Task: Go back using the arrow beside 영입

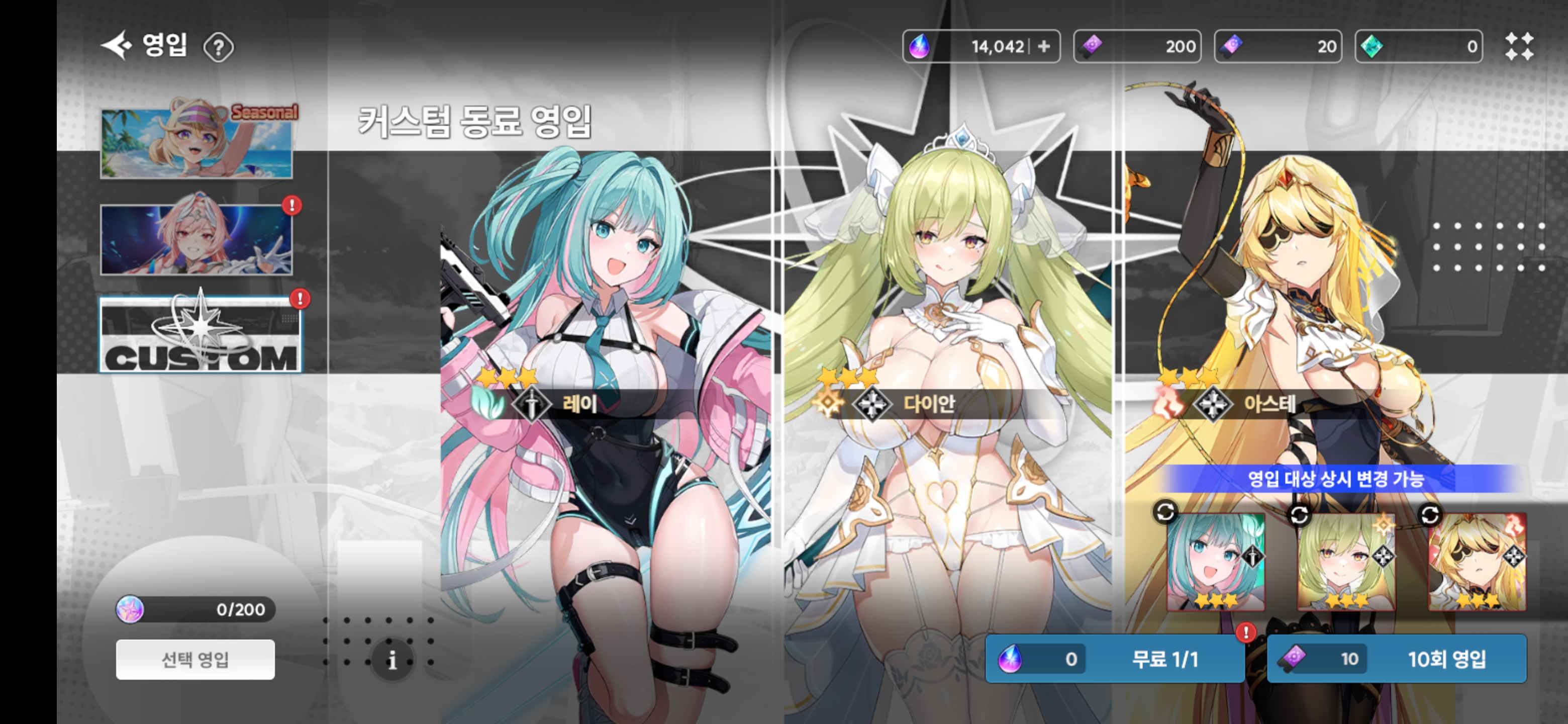Action: (x=116, y=46)
